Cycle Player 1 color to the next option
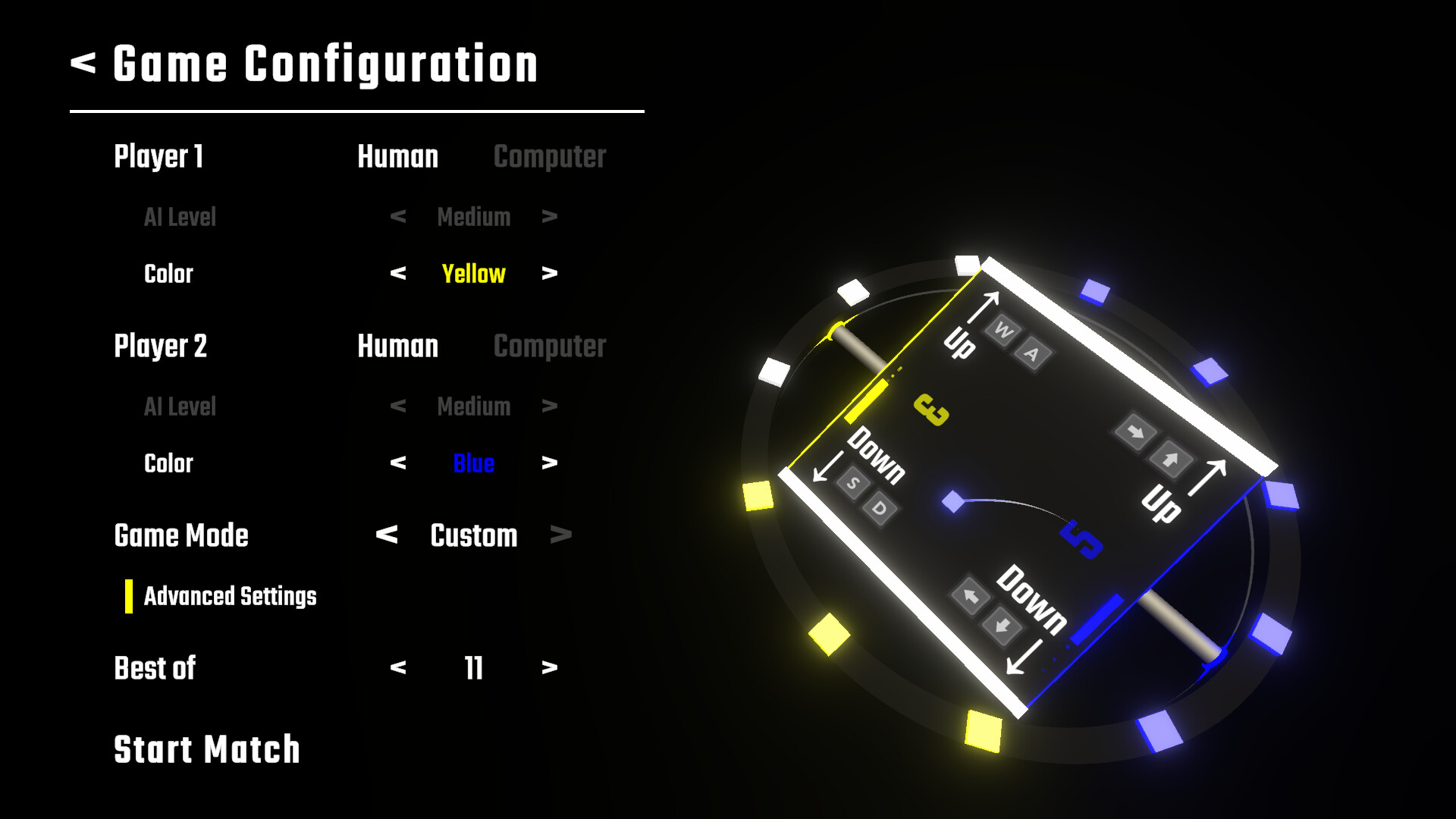Screen dimensions: 1456x819 (549, 274)
